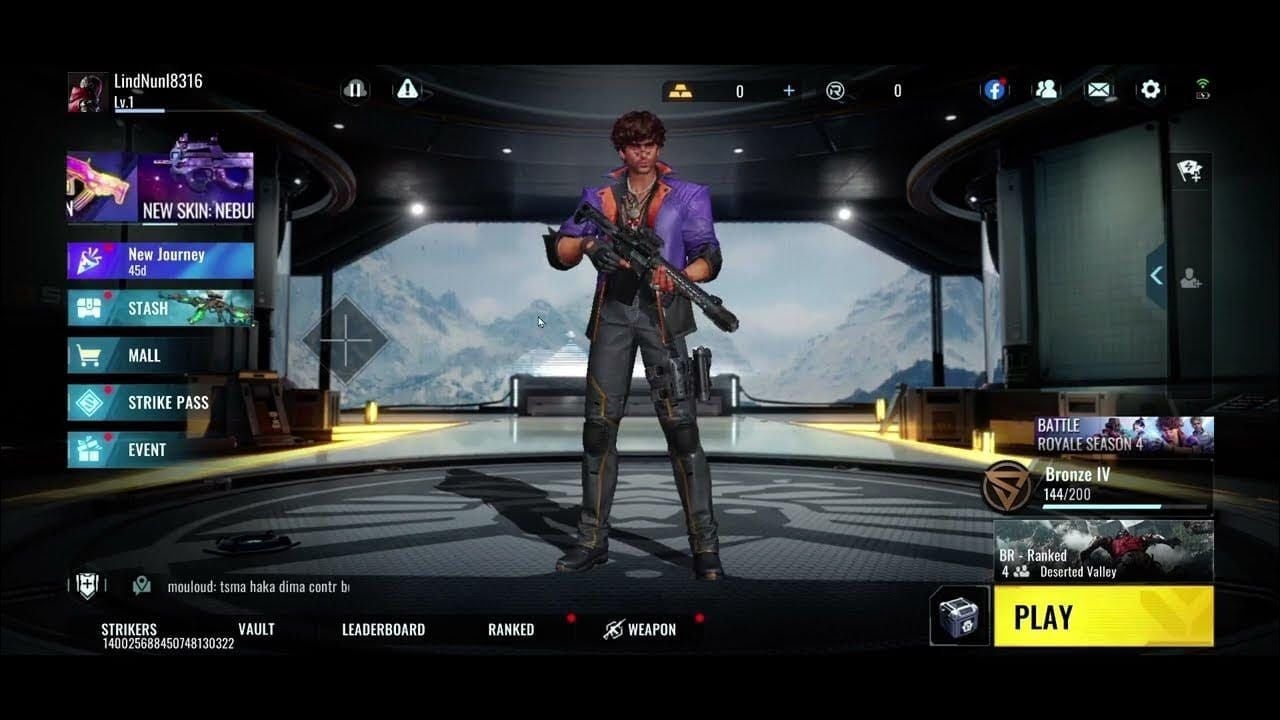Click the warning notice icon
This screenshot has width=1280, height=720.
[406, 89]
